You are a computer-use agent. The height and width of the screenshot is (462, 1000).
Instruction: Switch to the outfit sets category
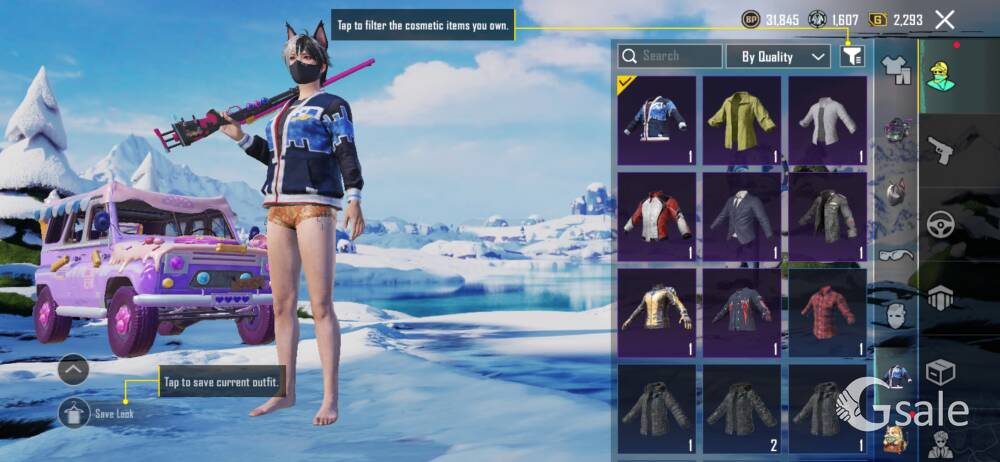(895, 68)
